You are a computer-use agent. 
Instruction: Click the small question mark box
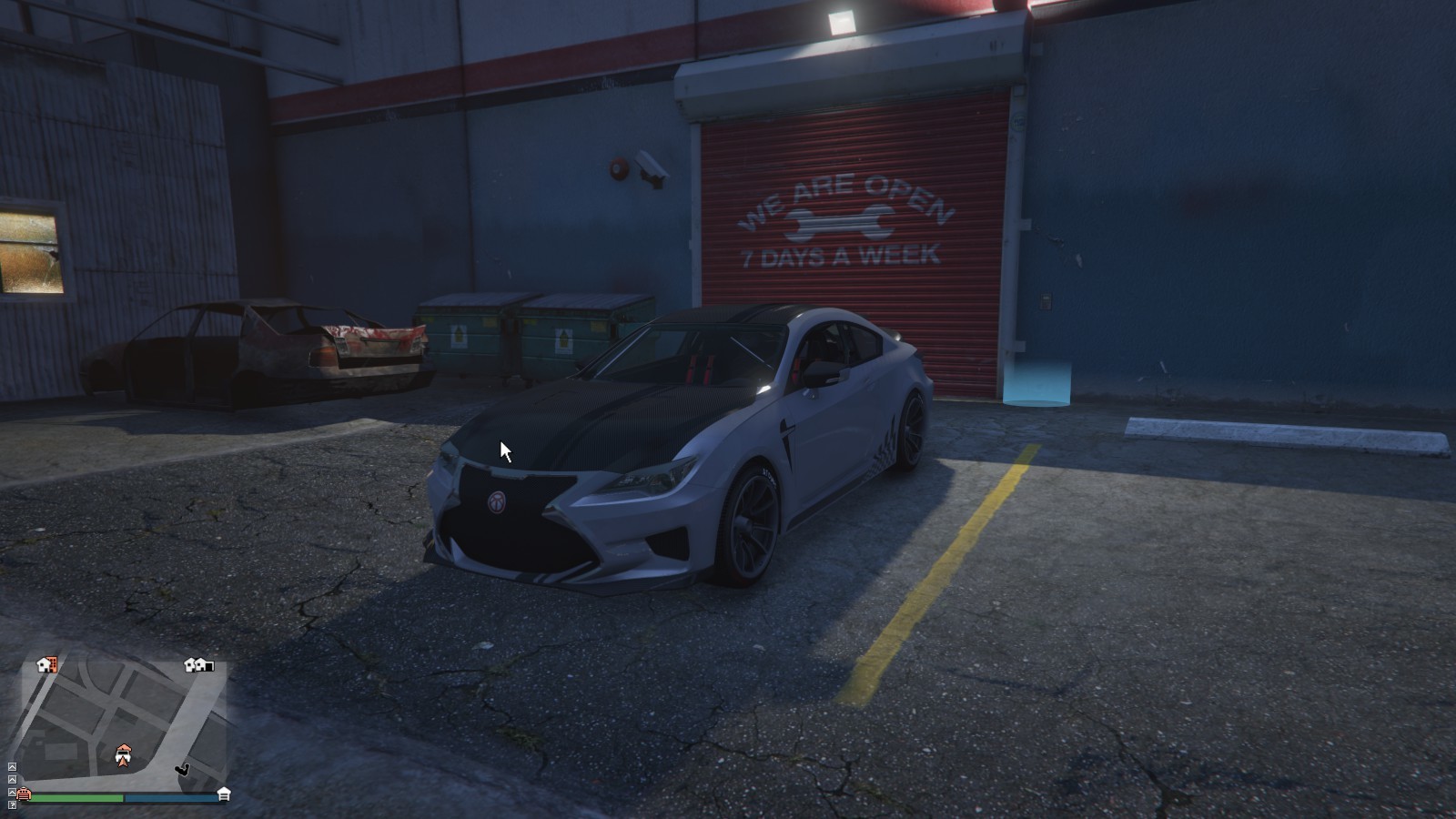[12, 803]
